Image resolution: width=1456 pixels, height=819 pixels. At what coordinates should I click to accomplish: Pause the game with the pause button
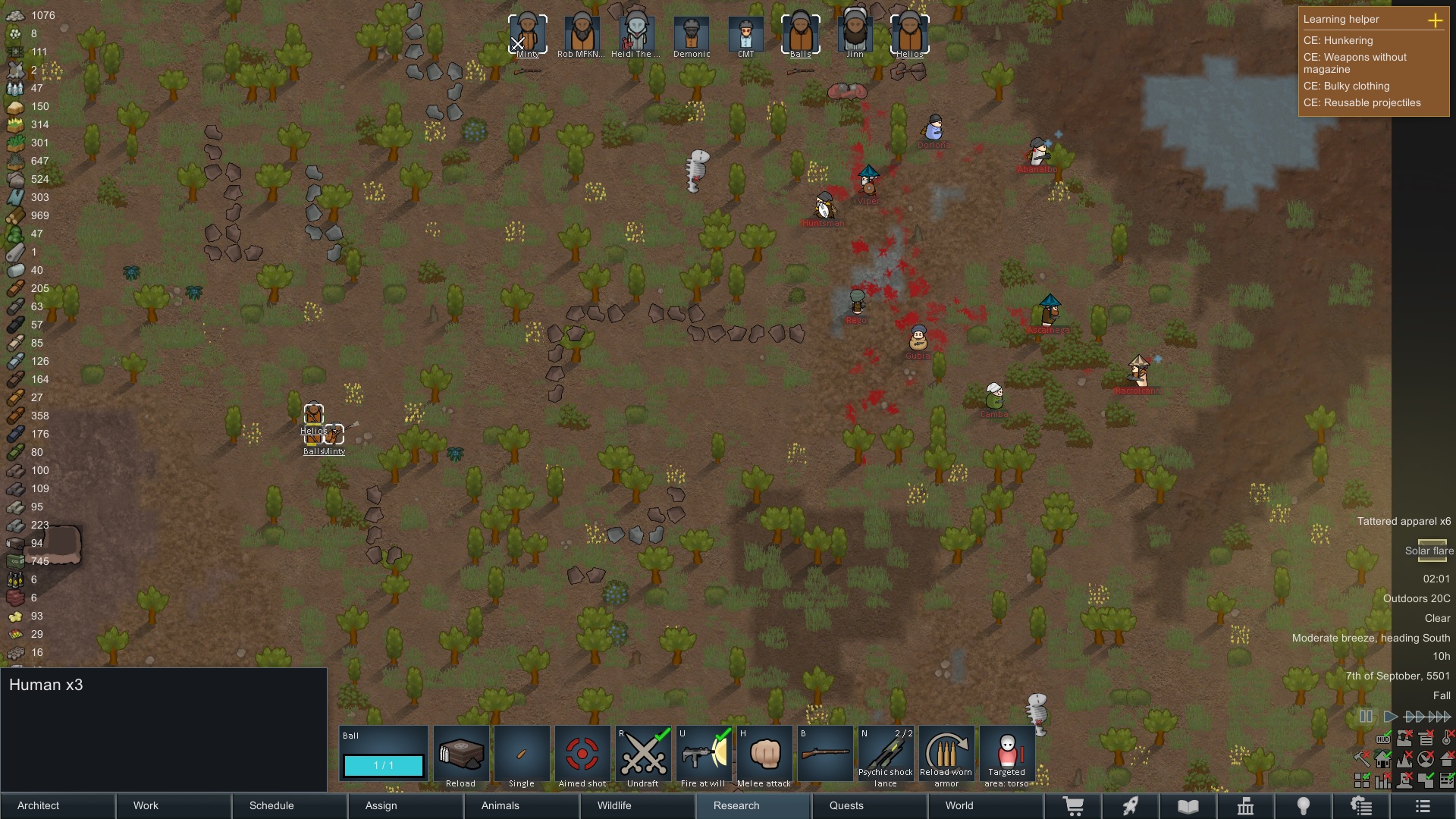click(1366, 717)
